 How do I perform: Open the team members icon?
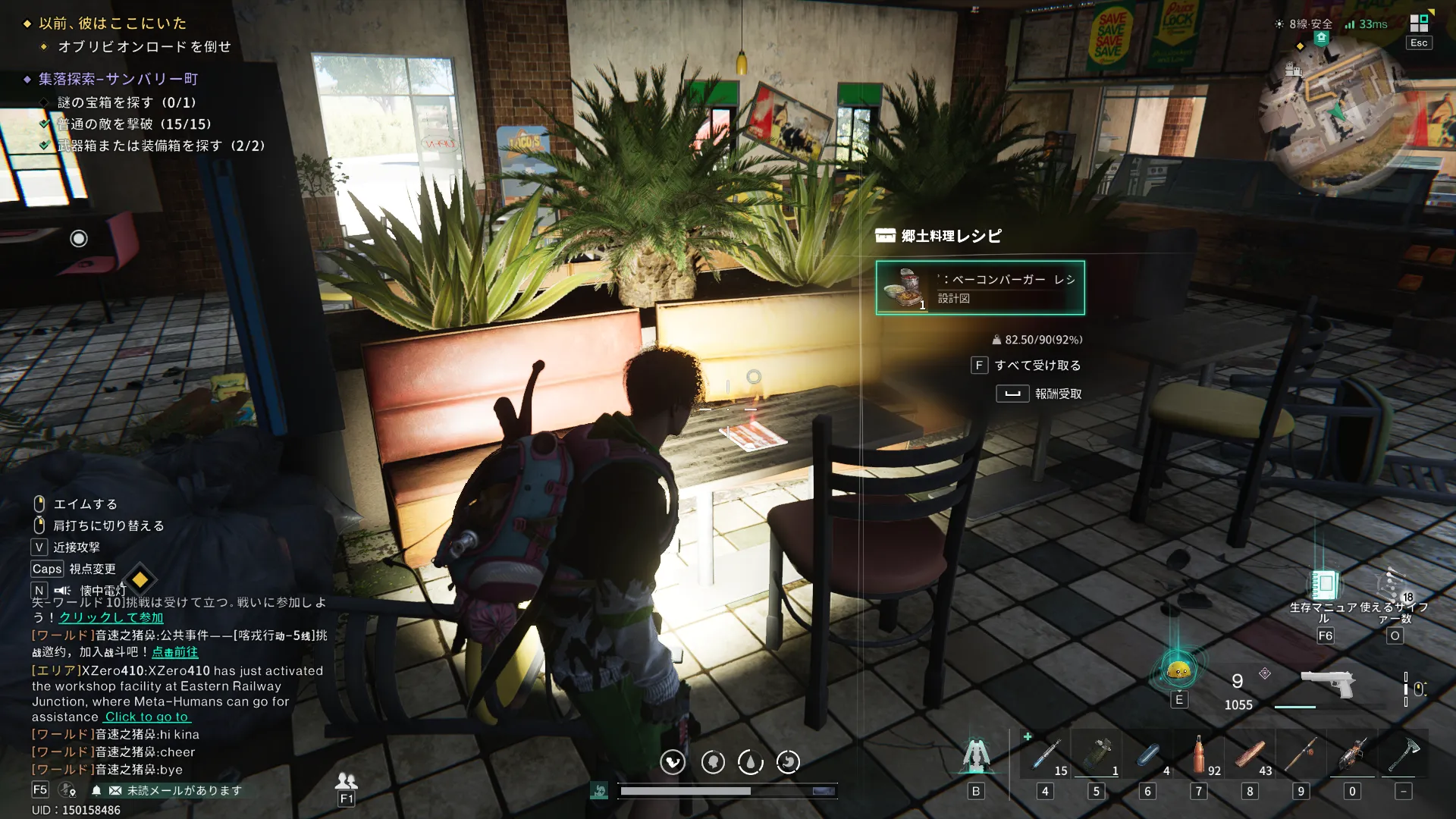tap(347, 780)
